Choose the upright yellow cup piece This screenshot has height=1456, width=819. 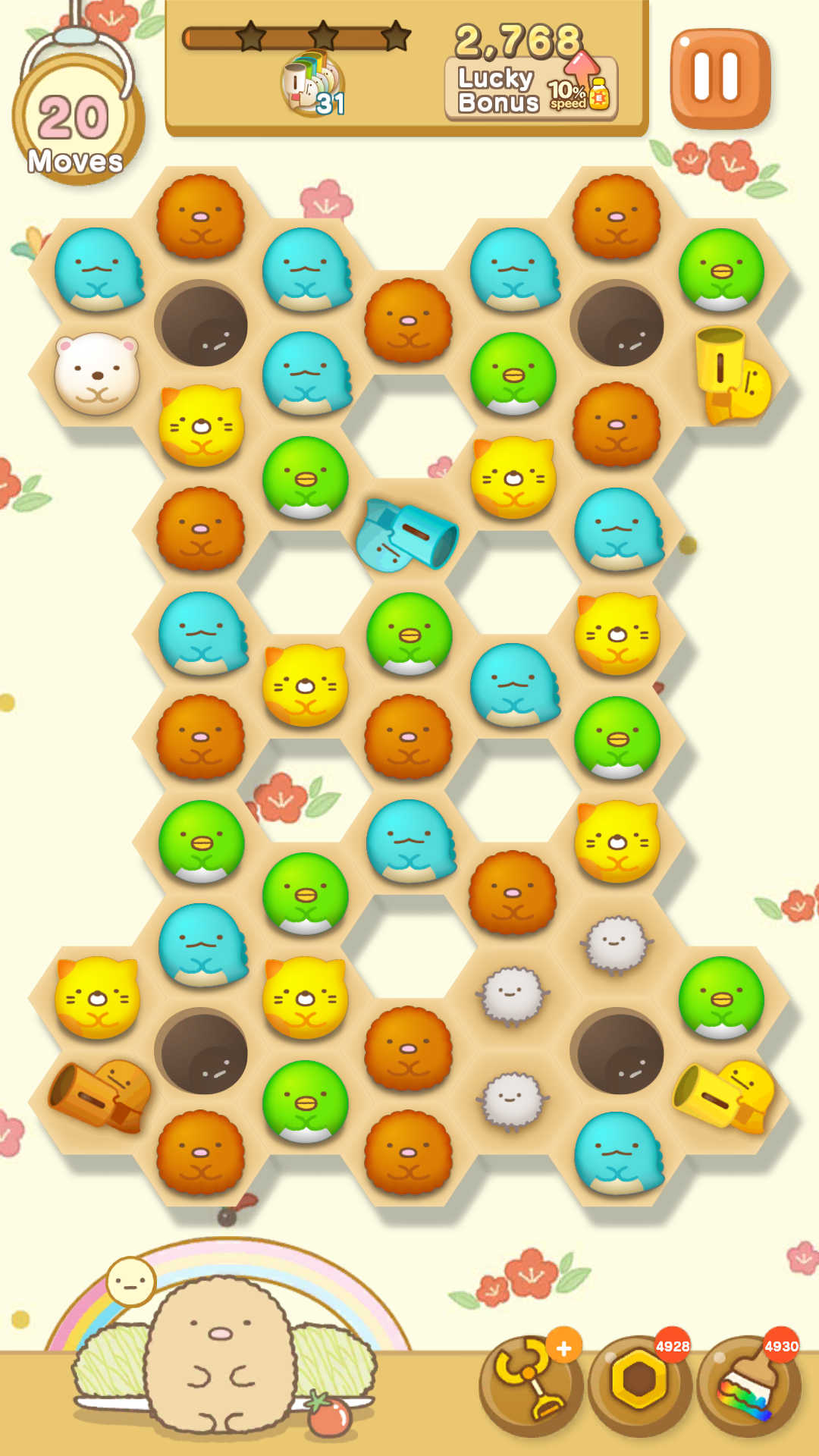(726, 373)
